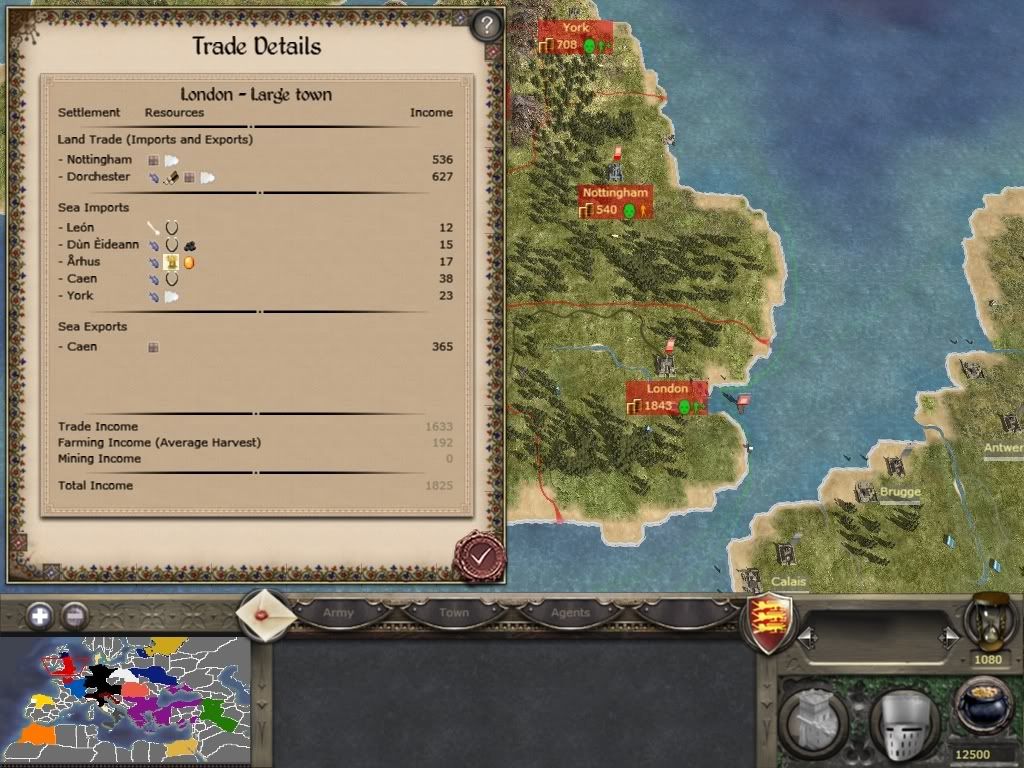This screenshot has width=1024, height=768.
Task: Open the construction menu castle button
Action: 814,716
